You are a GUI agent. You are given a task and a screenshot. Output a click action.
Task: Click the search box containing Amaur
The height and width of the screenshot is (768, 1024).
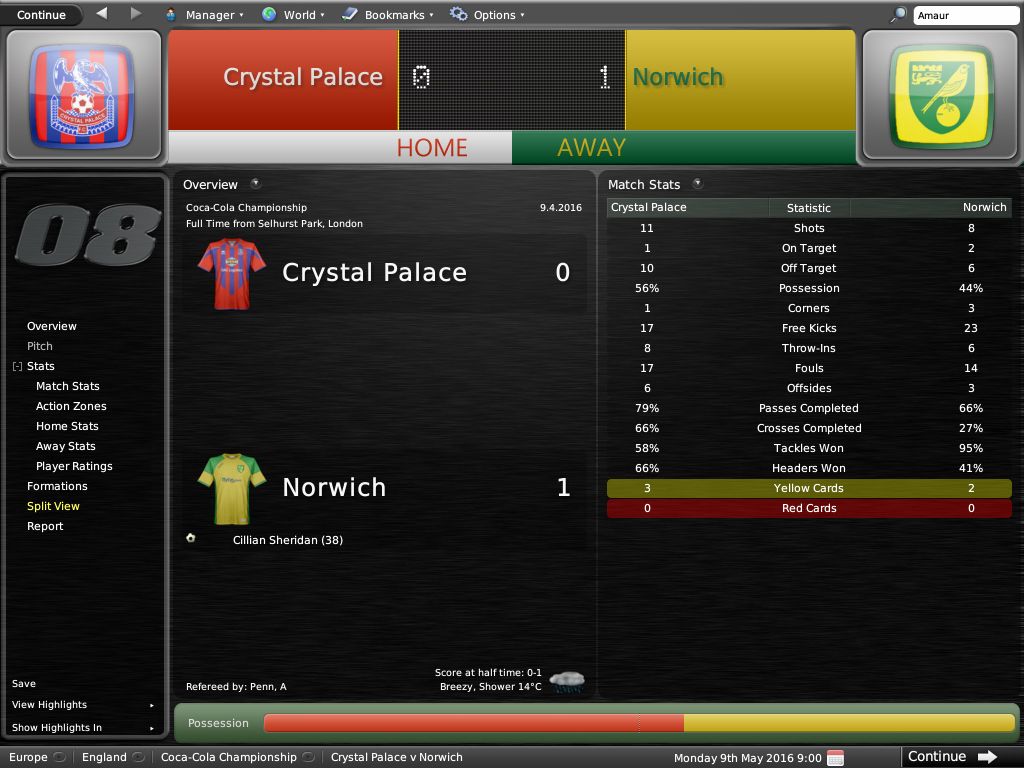click(x=964, y=16)
